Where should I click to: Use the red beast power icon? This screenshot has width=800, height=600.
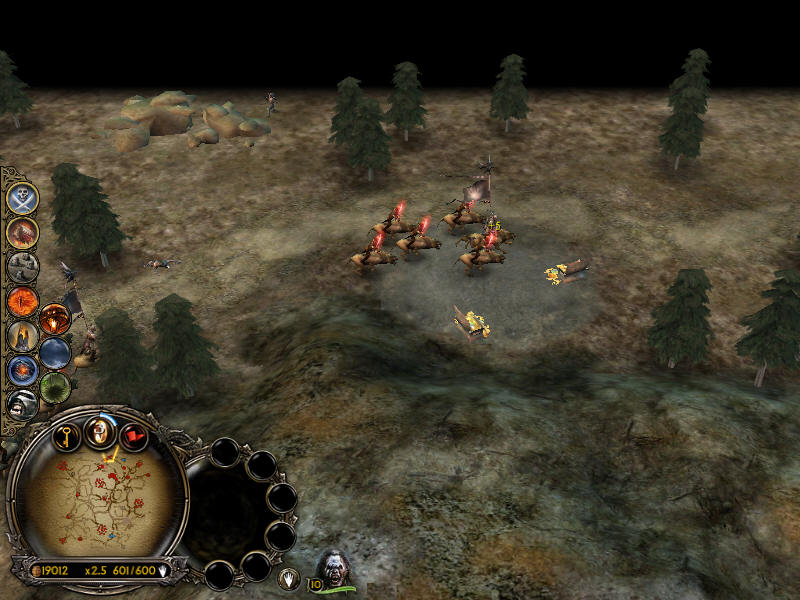point(22,232)
